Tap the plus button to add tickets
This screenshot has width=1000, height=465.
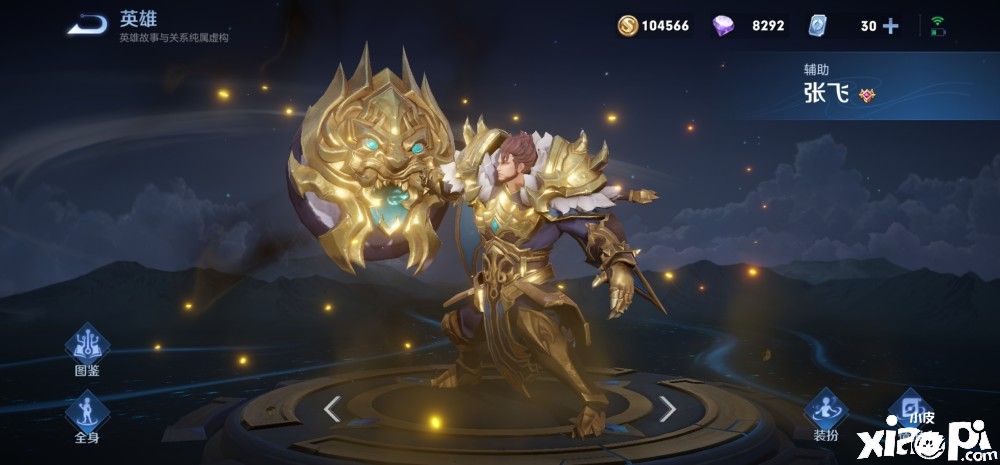coord(890,26)
